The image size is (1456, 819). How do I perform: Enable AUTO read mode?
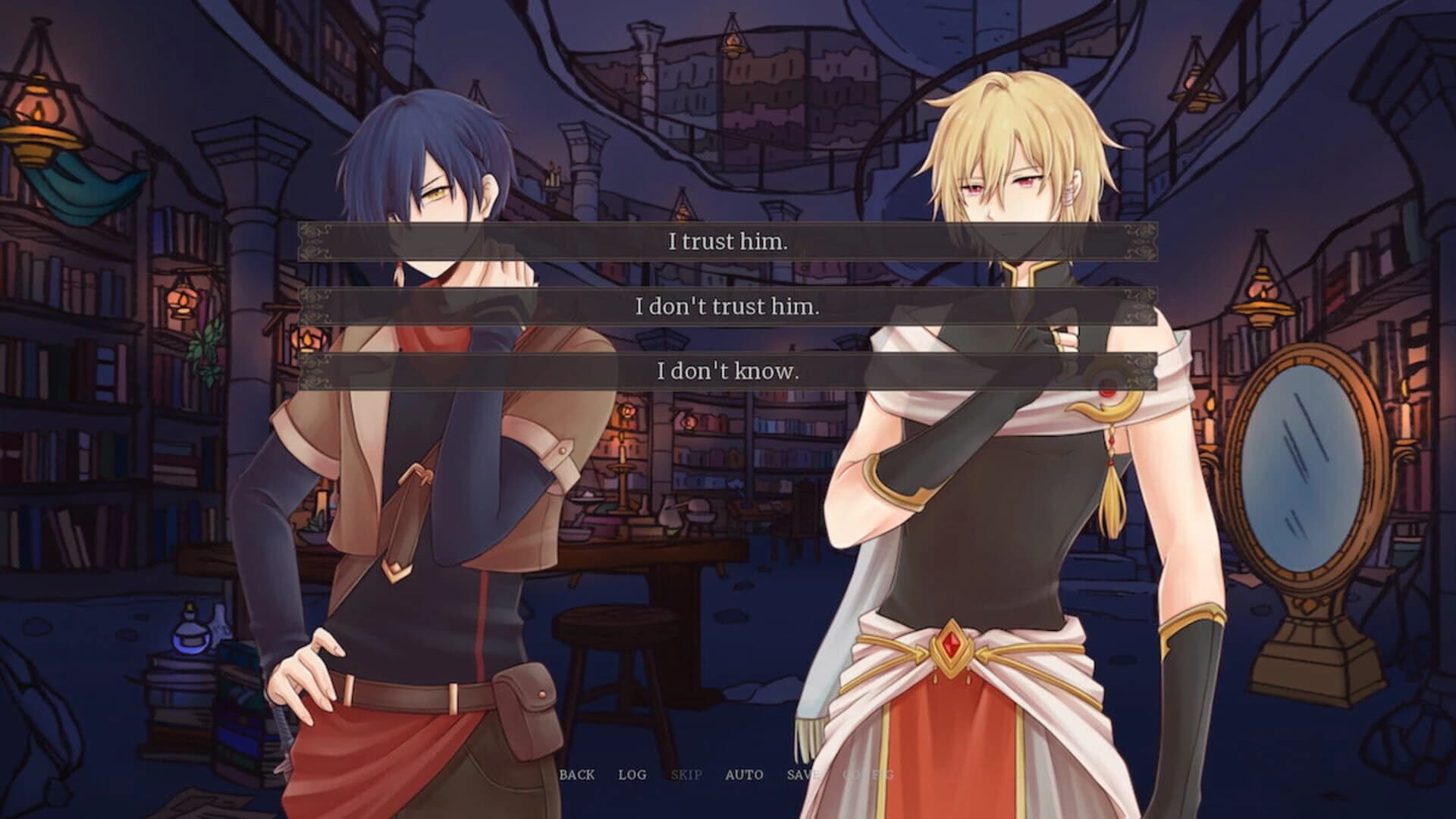[744, 775]
